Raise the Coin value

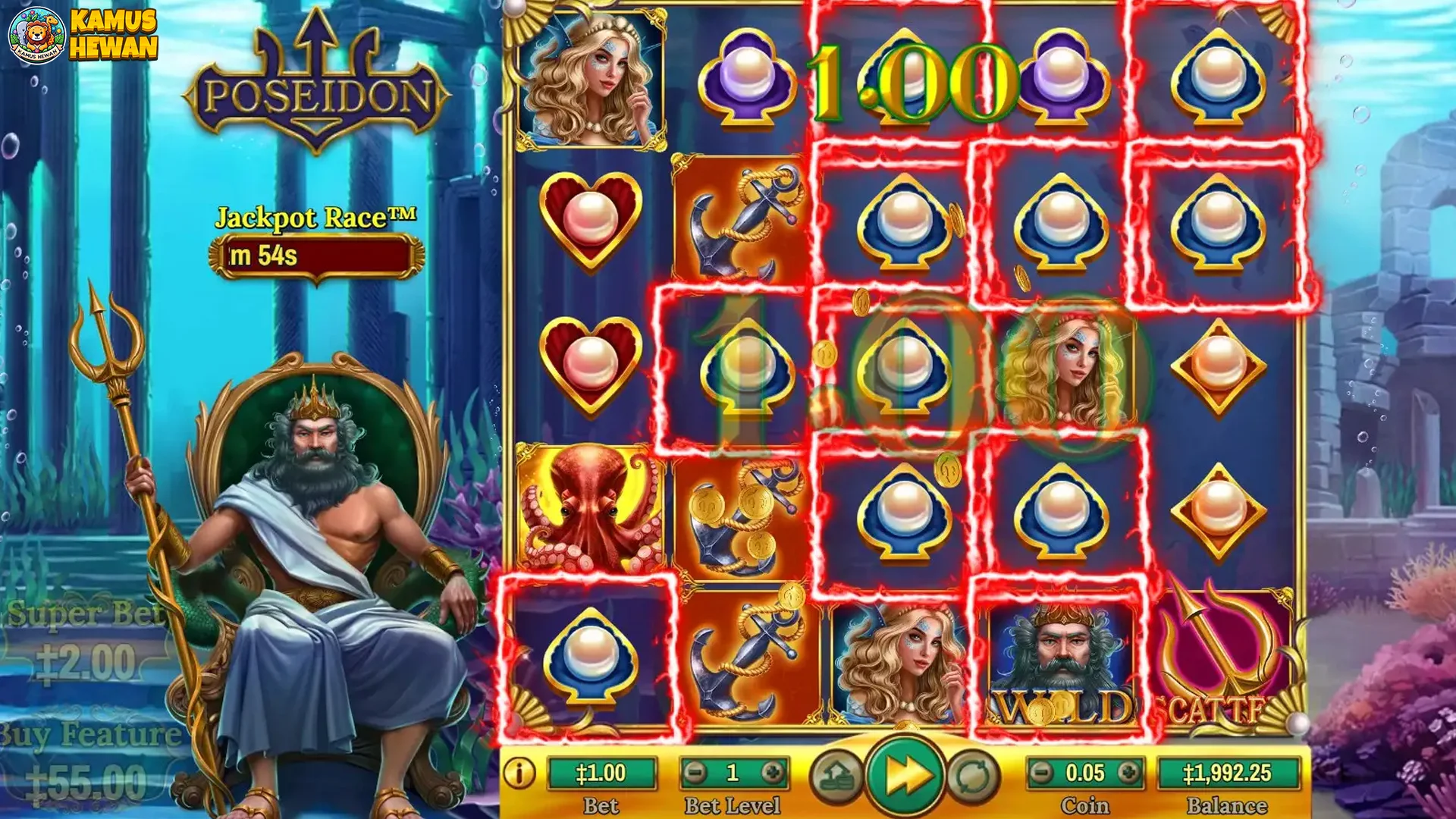coord(1128,773)
